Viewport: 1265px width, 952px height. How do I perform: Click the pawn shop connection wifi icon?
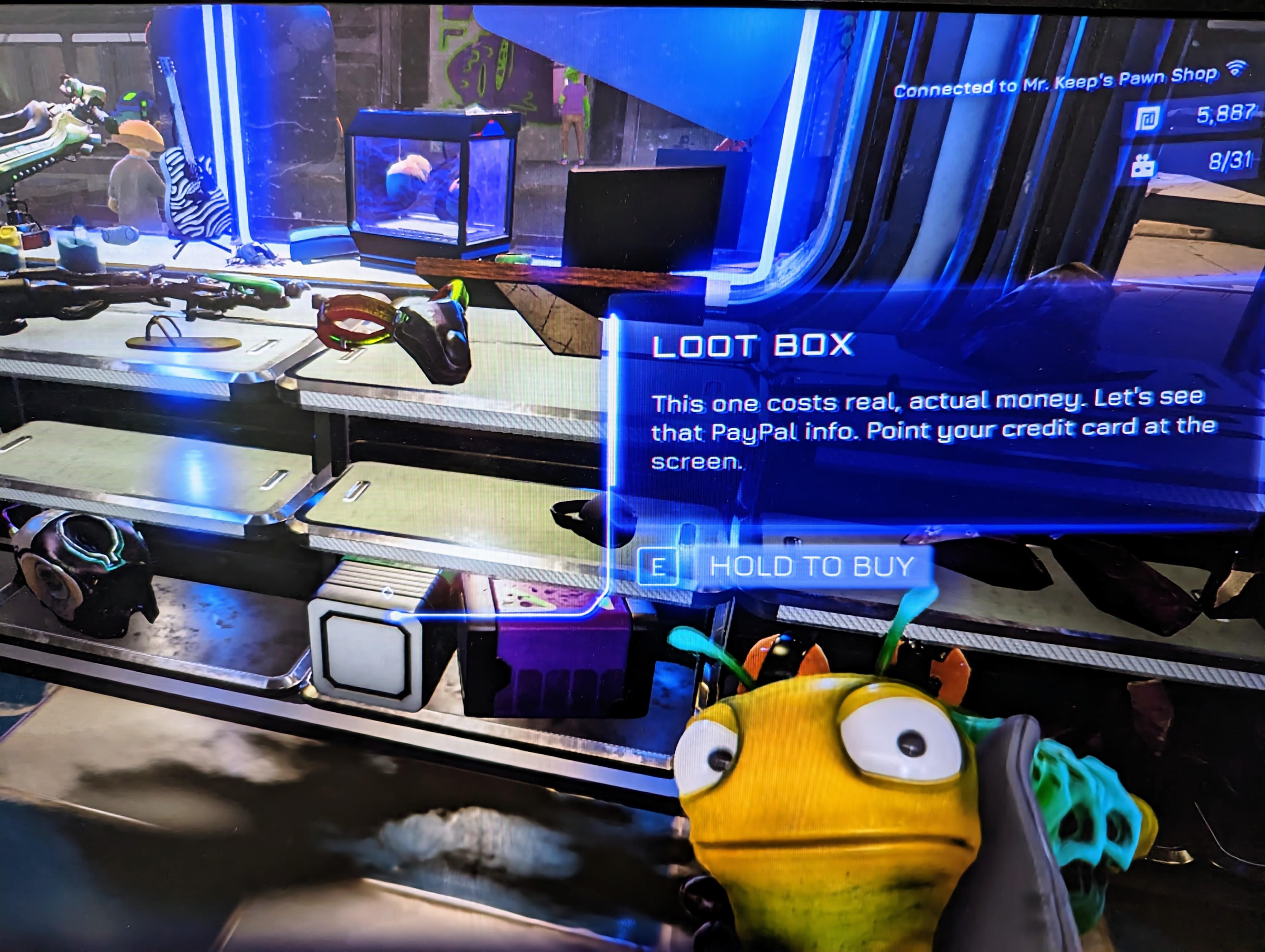(1236, 70)
